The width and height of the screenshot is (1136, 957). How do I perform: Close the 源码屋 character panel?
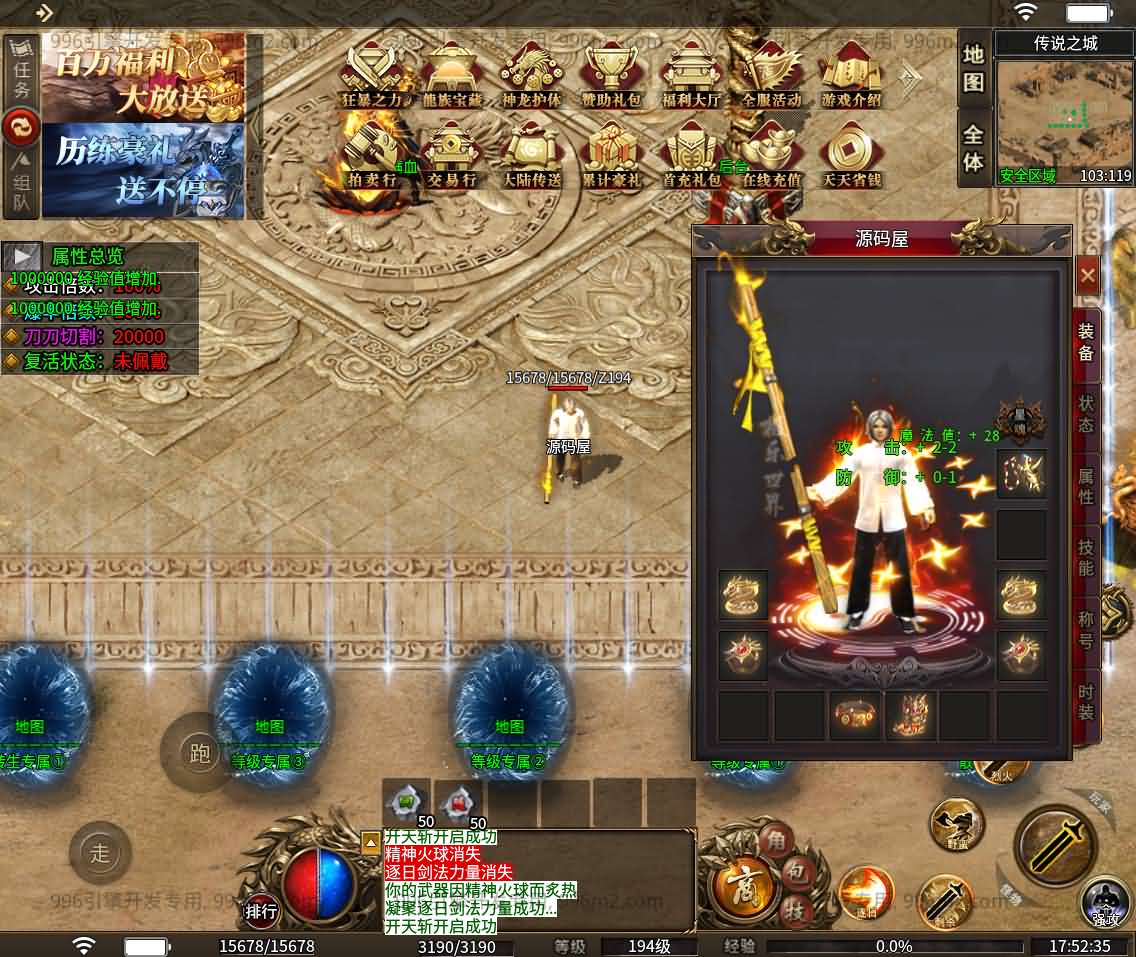click(1088, 275)
